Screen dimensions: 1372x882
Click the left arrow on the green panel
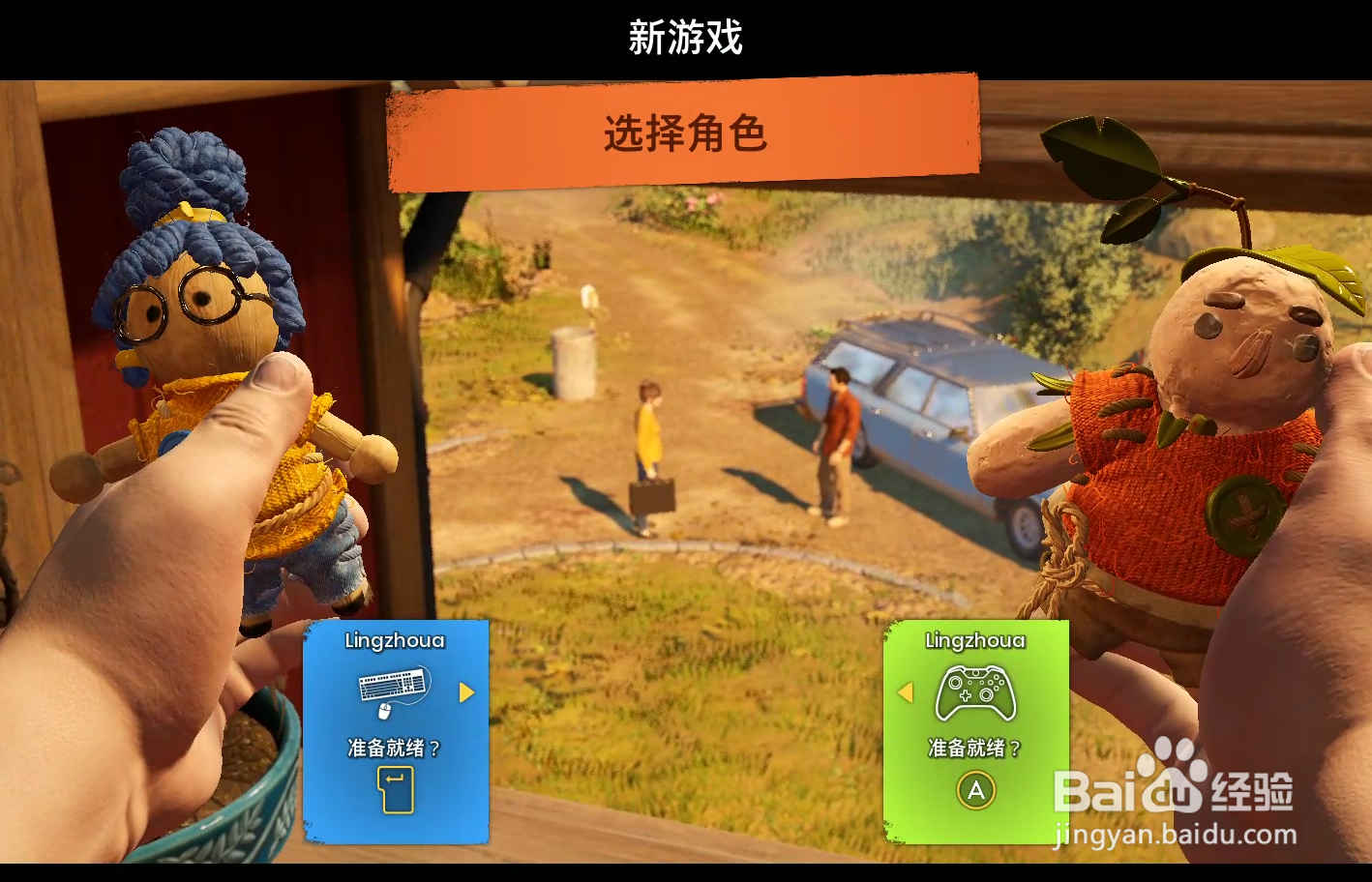(x=907, y=692)
